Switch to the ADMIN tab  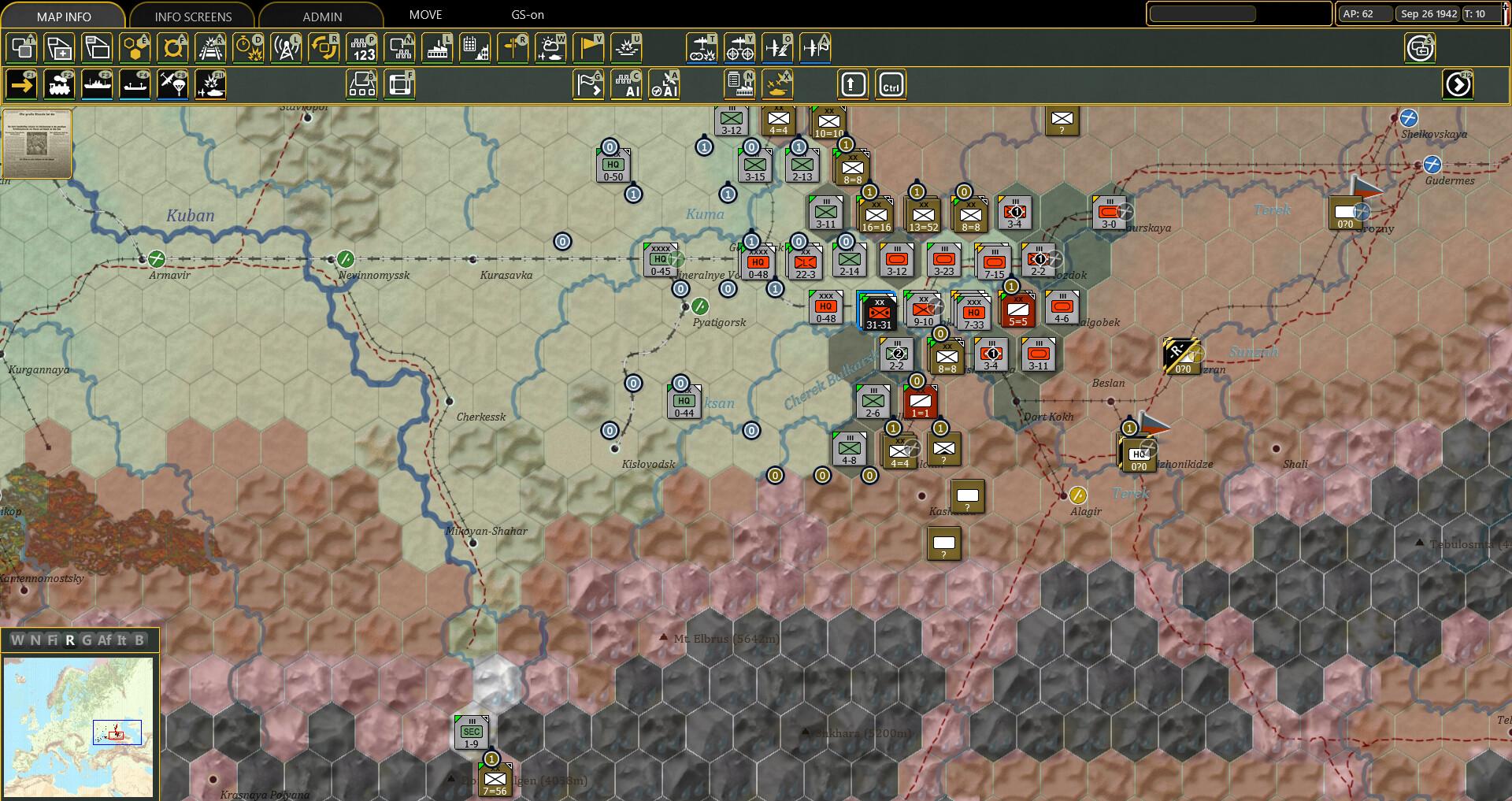click(321, 16)
